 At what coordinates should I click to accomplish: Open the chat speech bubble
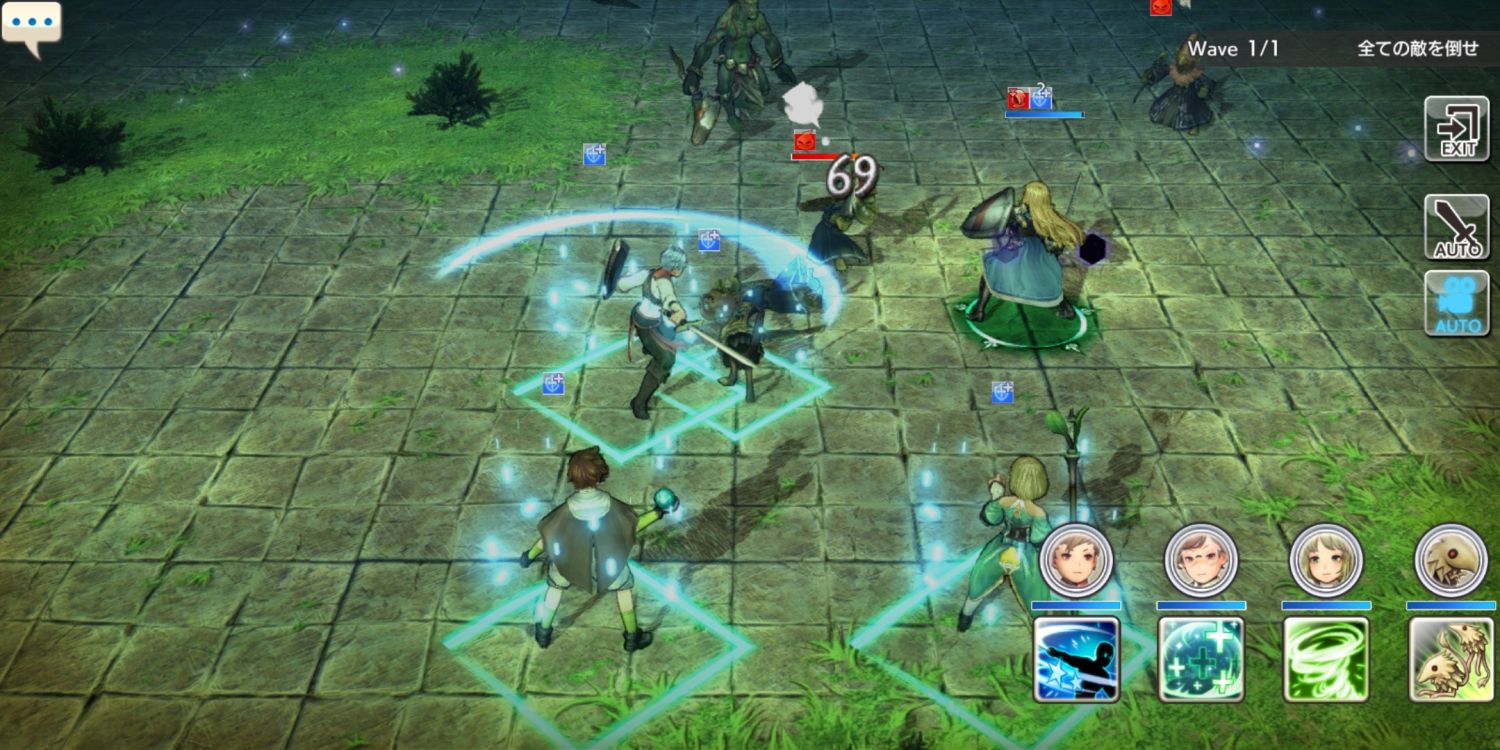(31, 26)
